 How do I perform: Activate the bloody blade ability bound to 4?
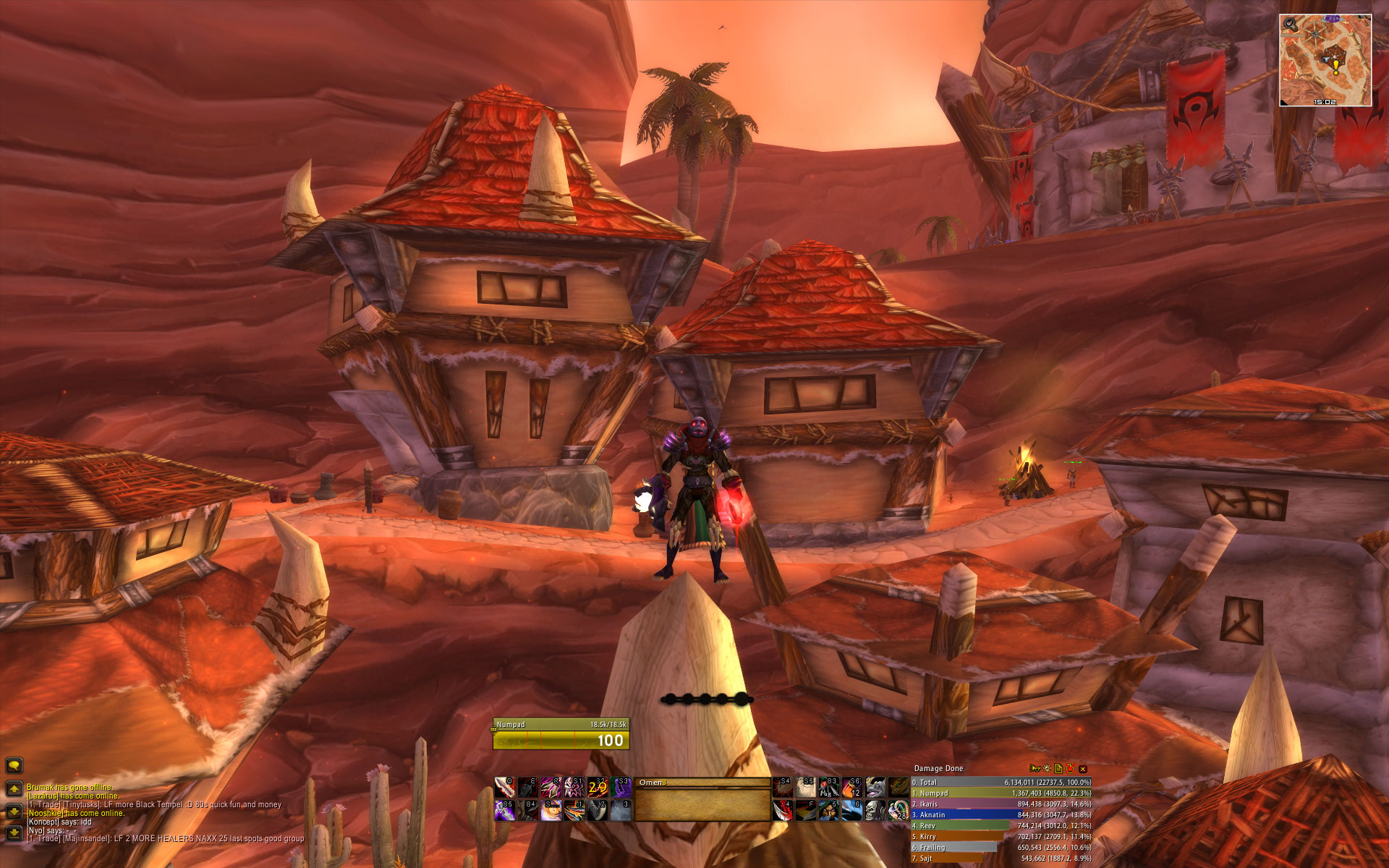pos(781,810)
